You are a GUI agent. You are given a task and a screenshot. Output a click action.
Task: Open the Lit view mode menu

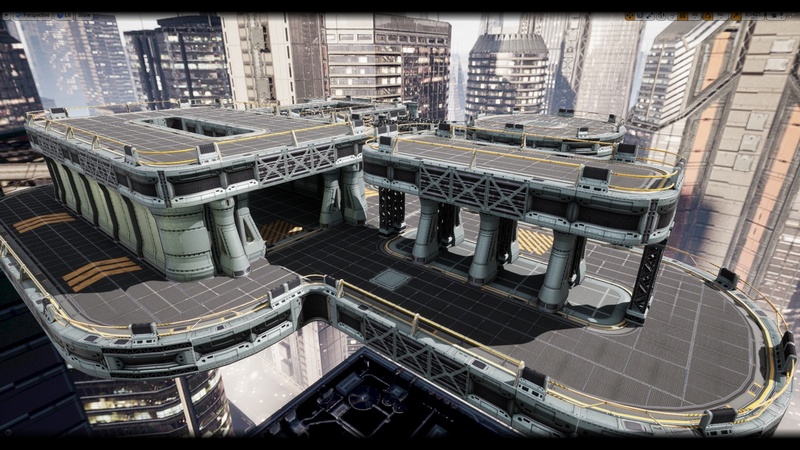65,15
